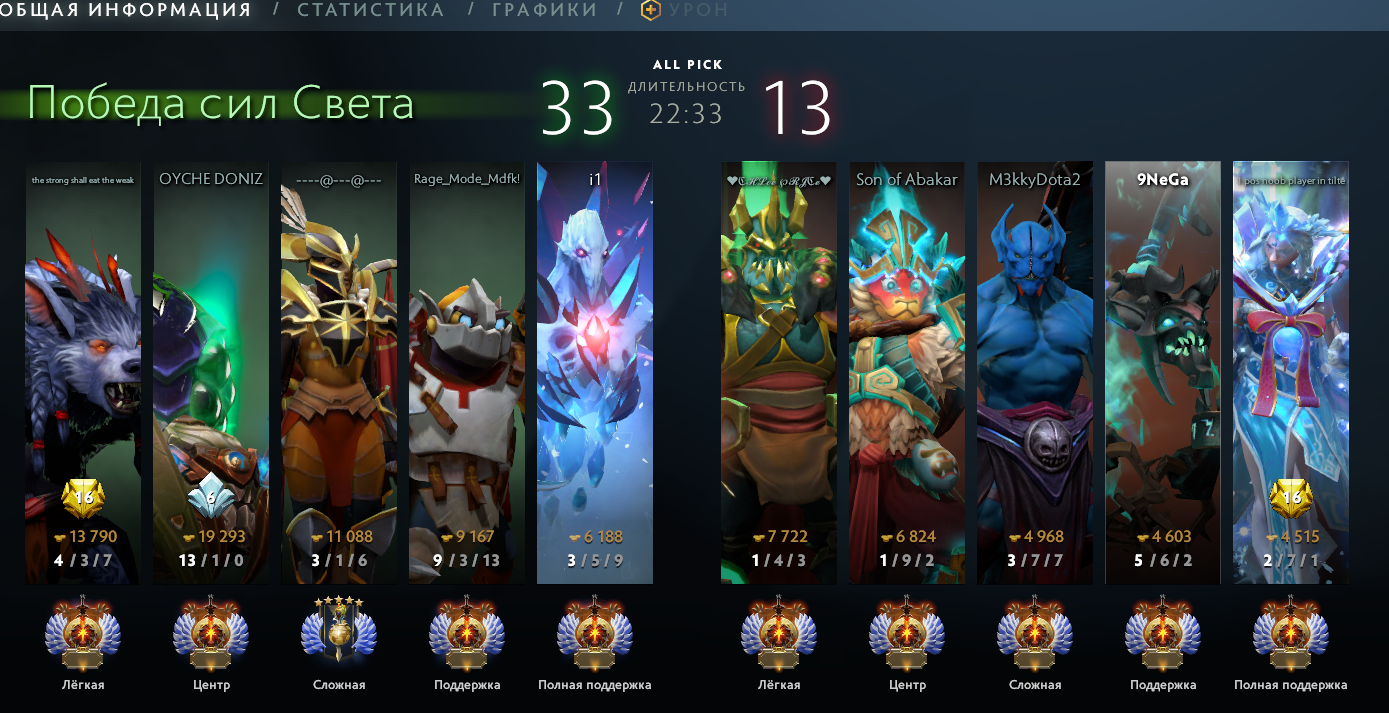The height and width of the screenshot is (713, 1389).
Task: Open the Графики tab
Action: point(544,10)
